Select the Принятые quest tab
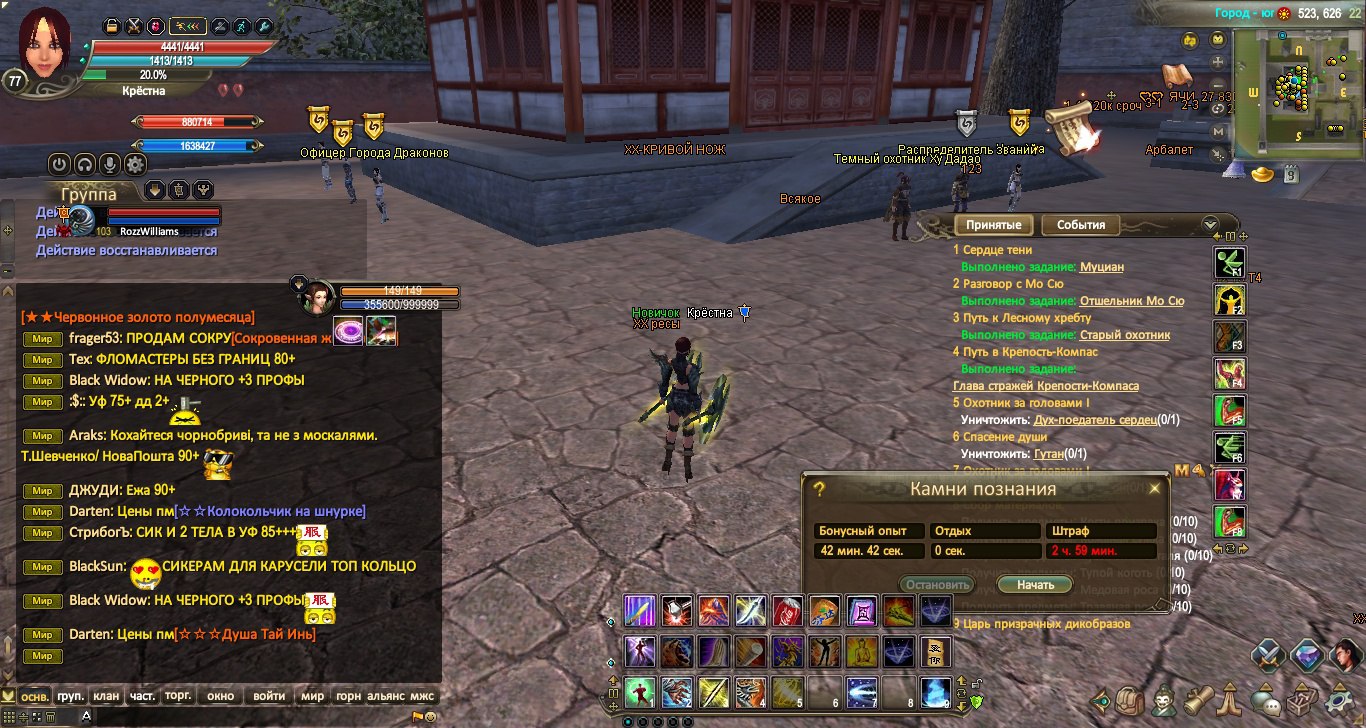Viewport: 1366px width, 728px height. pos(993,225)
